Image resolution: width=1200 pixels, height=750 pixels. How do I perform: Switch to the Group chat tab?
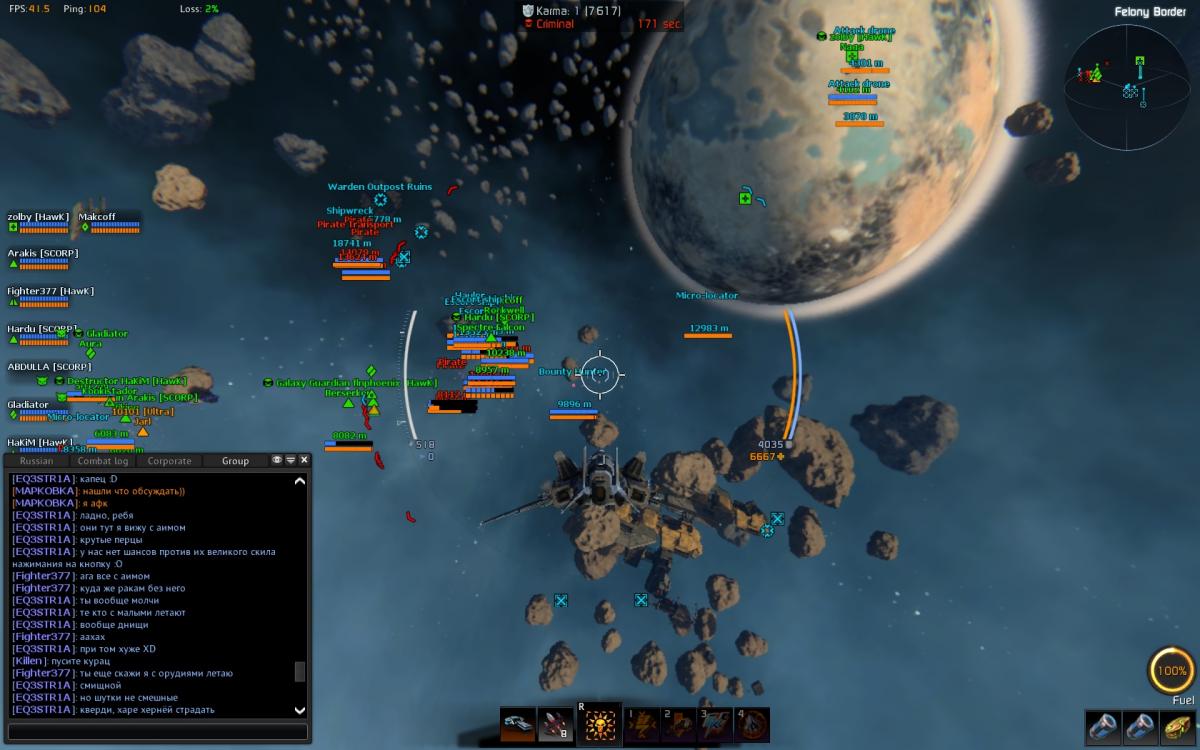pos(236,461)
